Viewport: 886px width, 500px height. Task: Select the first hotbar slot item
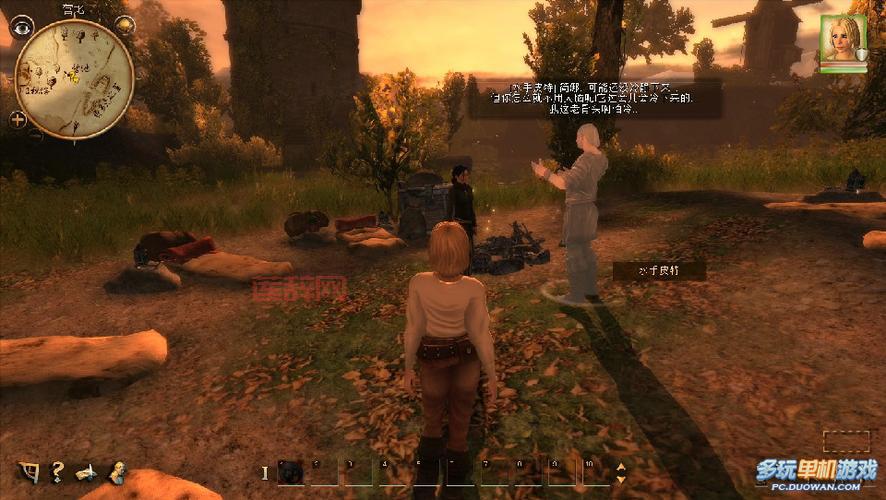point(290,472)
